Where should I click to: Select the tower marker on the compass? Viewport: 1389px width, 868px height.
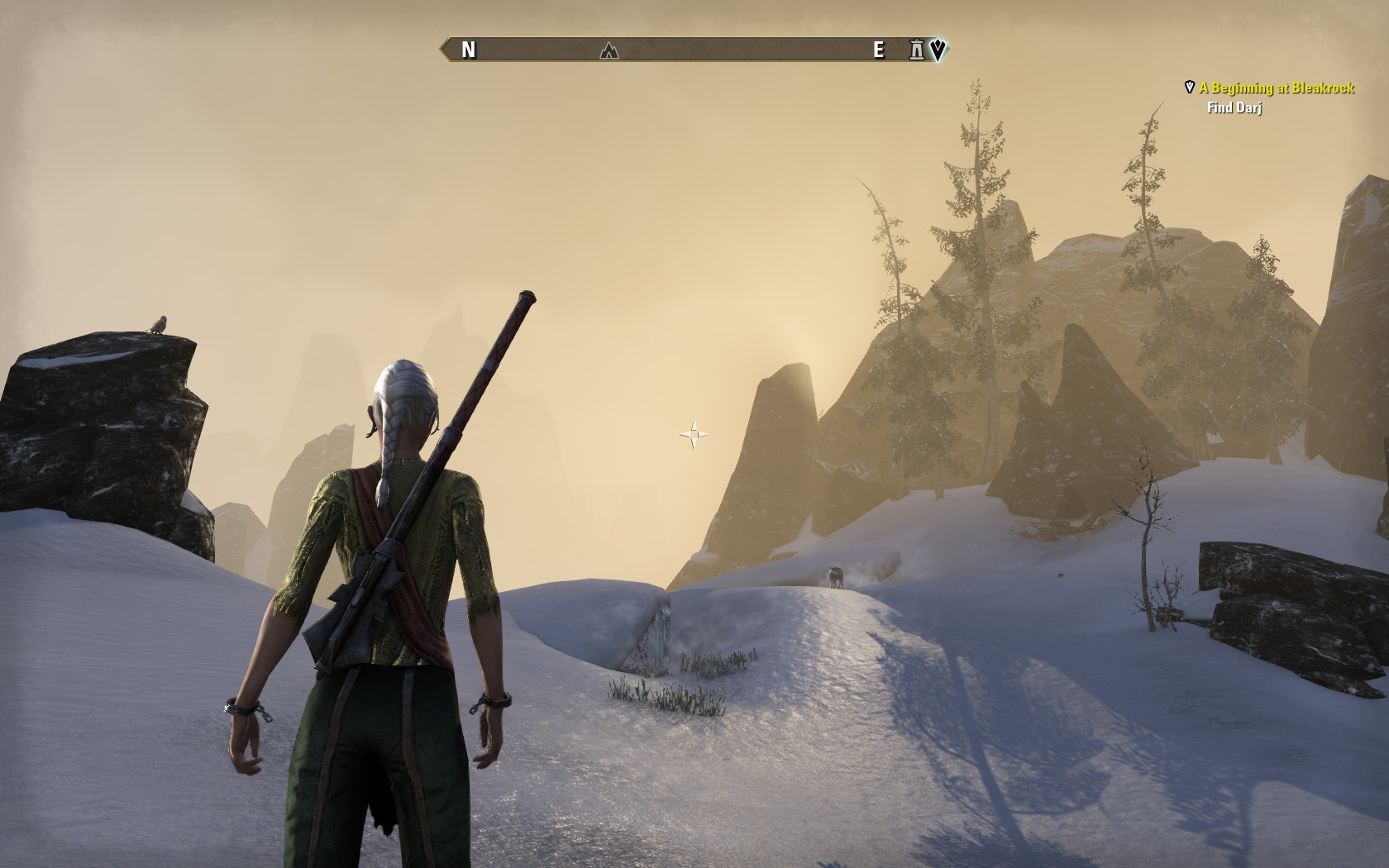(x=916, y=50)
